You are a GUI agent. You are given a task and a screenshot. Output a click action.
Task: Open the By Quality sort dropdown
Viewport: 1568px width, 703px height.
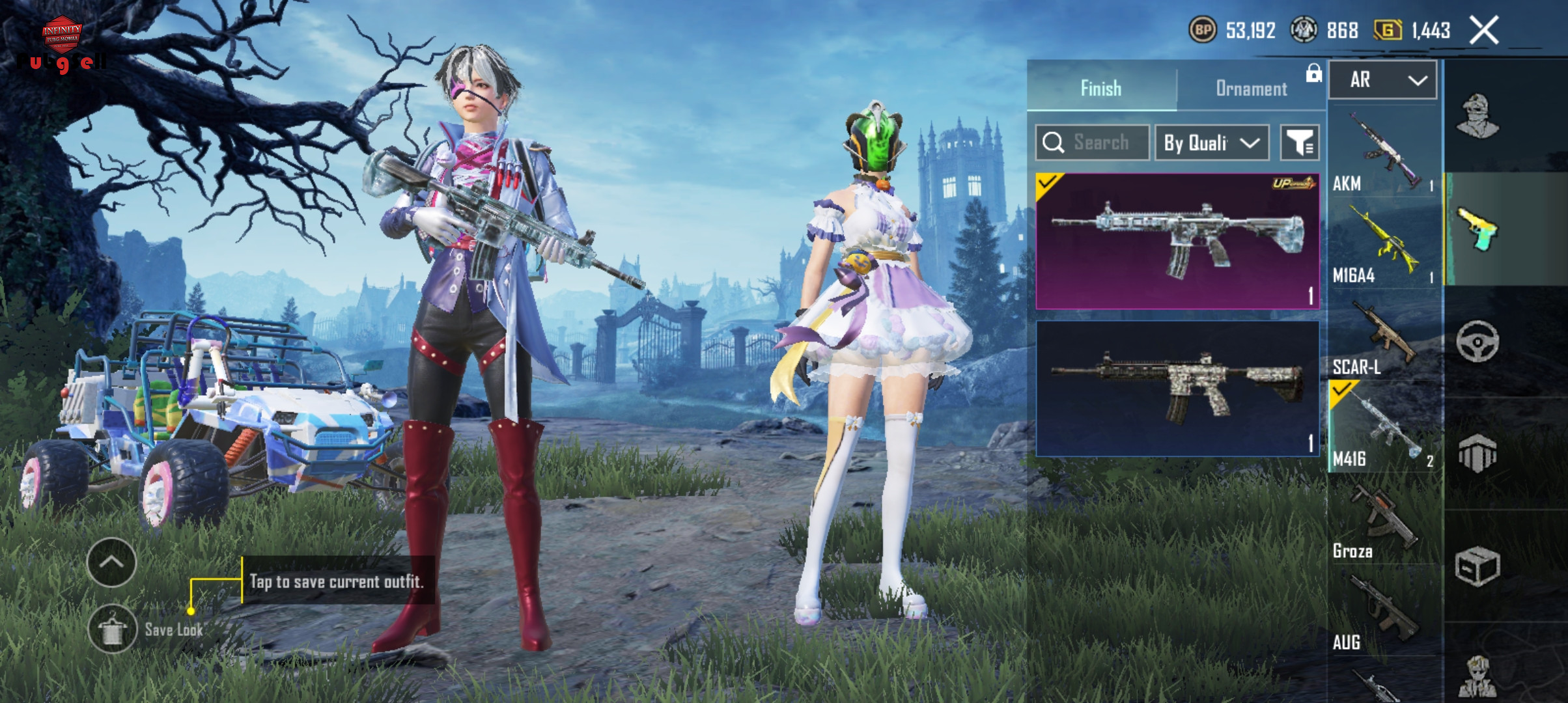(1211, 143)
